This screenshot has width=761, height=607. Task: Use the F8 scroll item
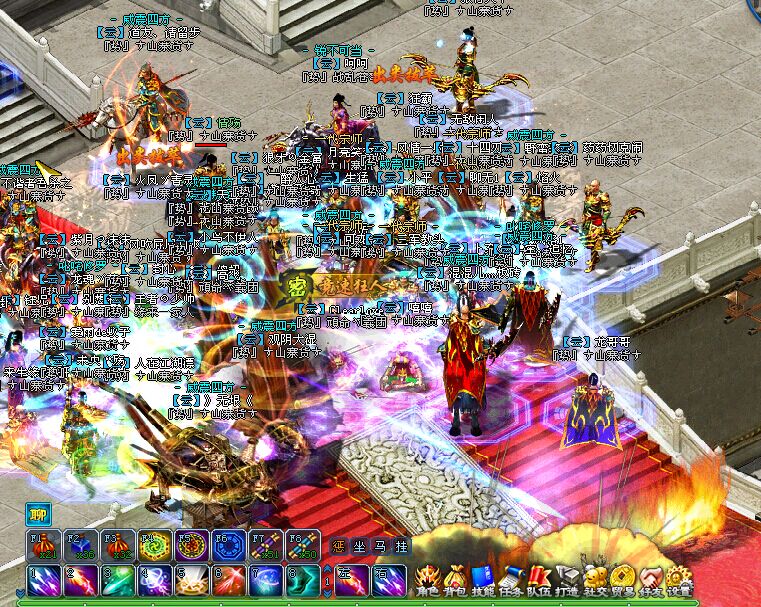[303, 545]
